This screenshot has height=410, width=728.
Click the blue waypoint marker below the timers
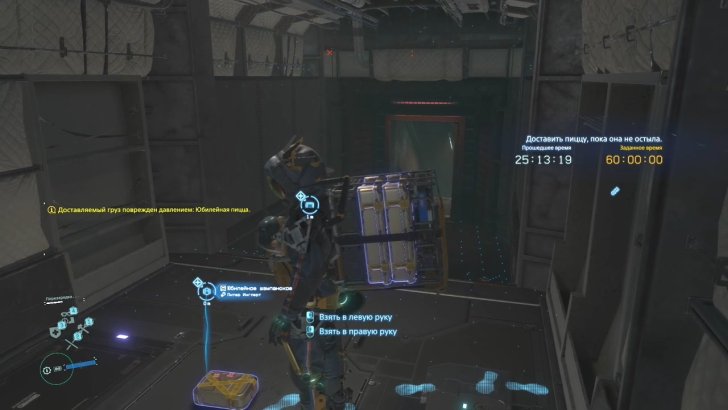click(615, 190)
